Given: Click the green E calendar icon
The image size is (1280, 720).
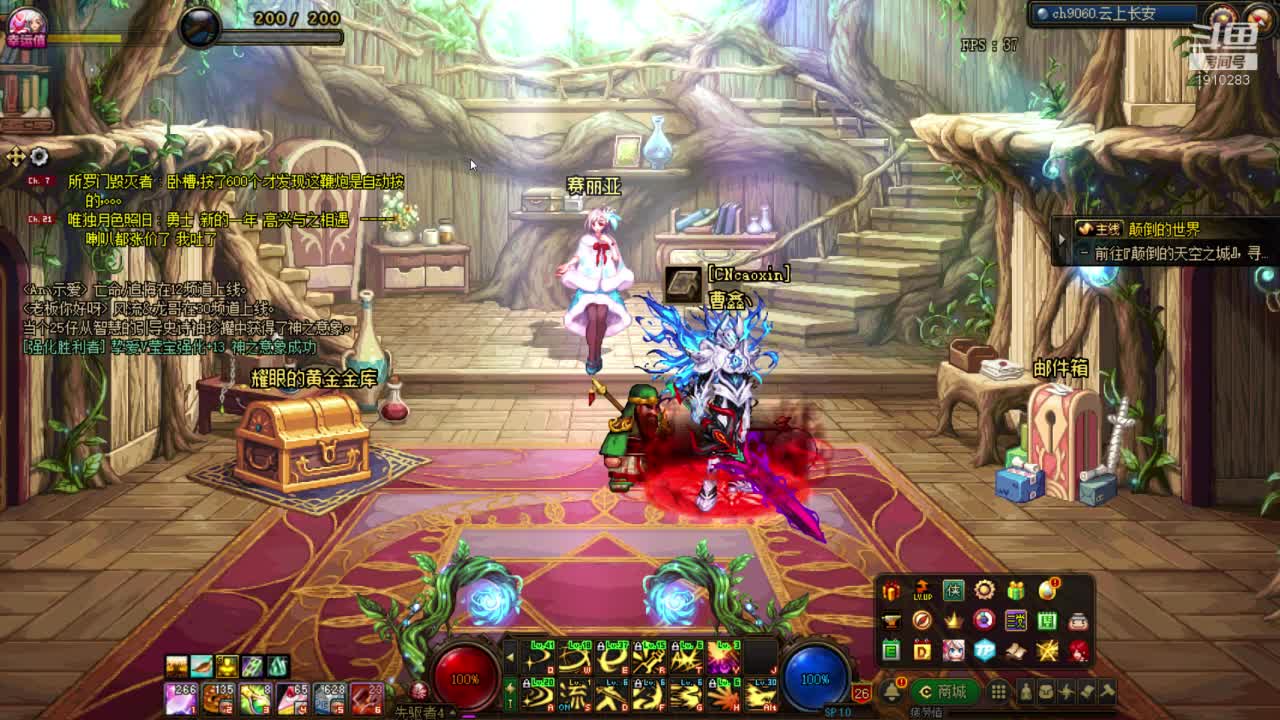Looking at the screenshot, I should tap(891, 651).
